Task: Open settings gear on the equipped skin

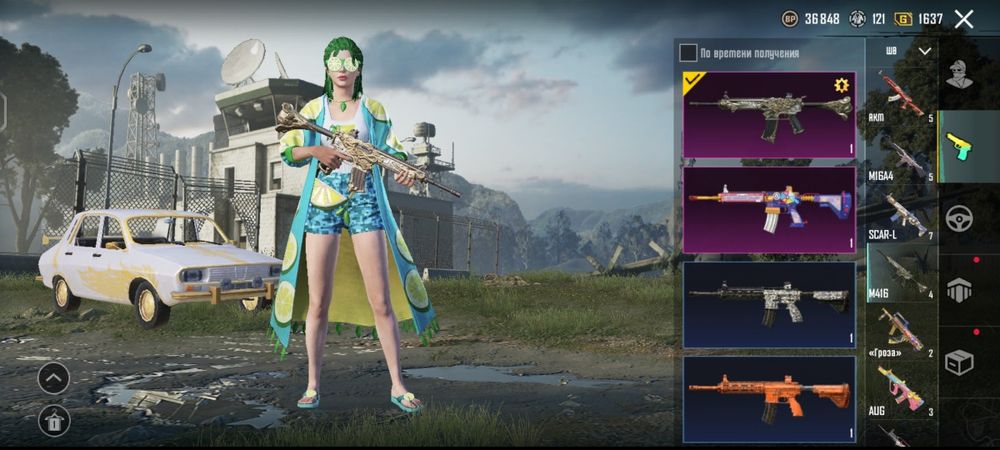Action: (841, 85)
